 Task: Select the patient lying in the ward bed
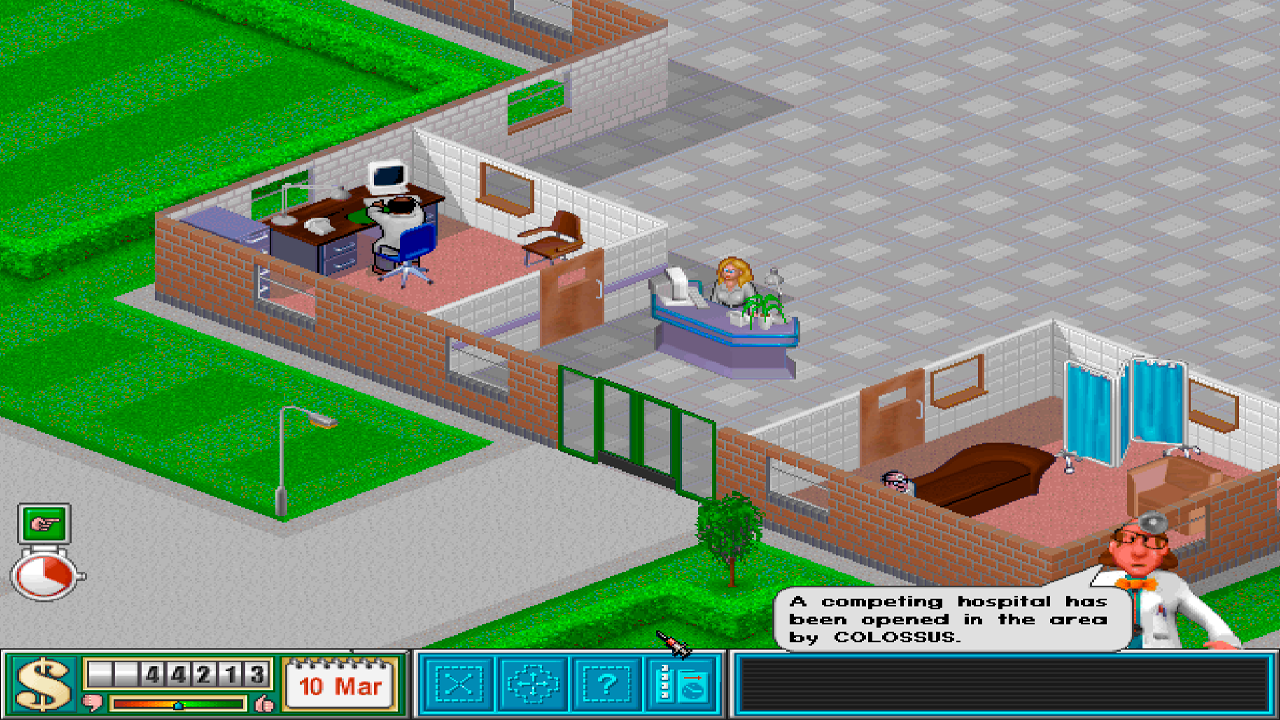[x=895, y=480]
